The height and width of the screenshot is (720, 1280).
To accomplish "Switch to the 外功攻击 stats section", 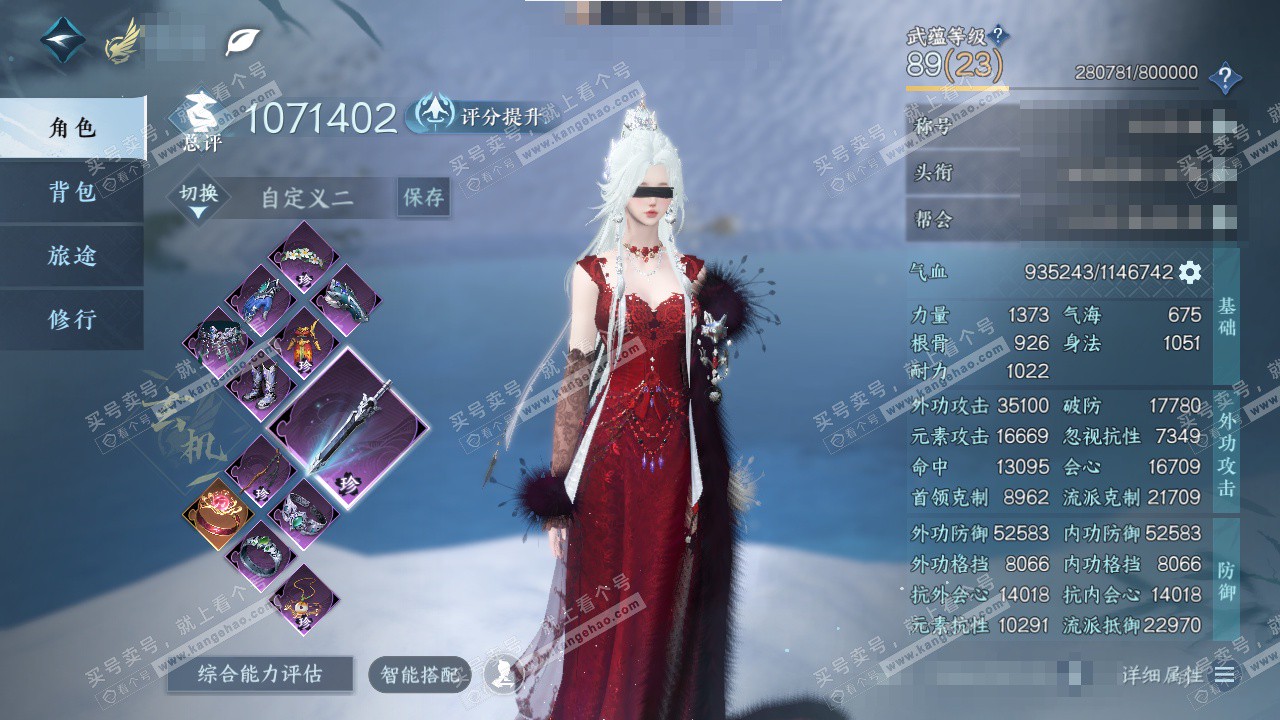I will (x=1226, y=450).
